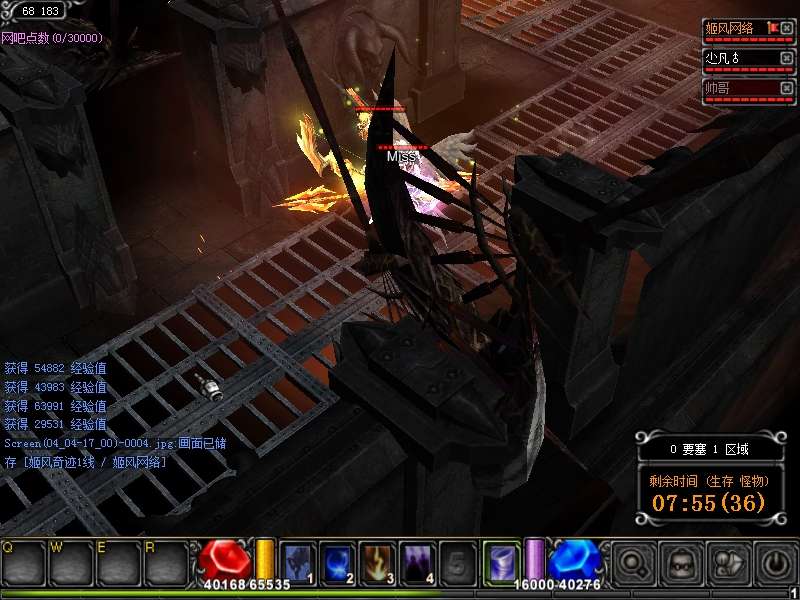Remove 姬风网络 from the party
800x600 pixels.
[787, 28]
